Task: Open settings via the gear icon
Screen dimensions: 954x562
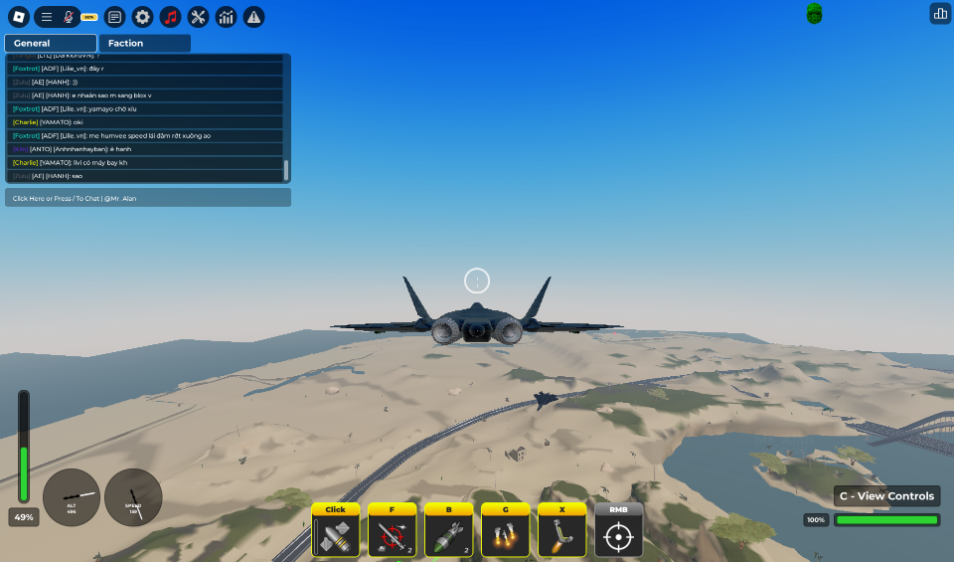Action: pos(143,16)
